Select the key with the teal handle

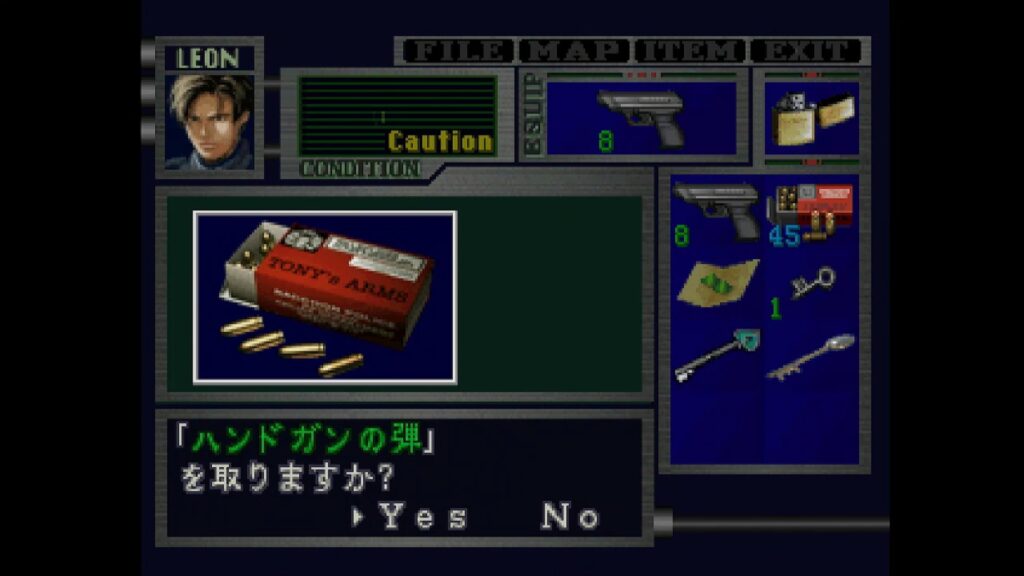click(x=716, y=355)
